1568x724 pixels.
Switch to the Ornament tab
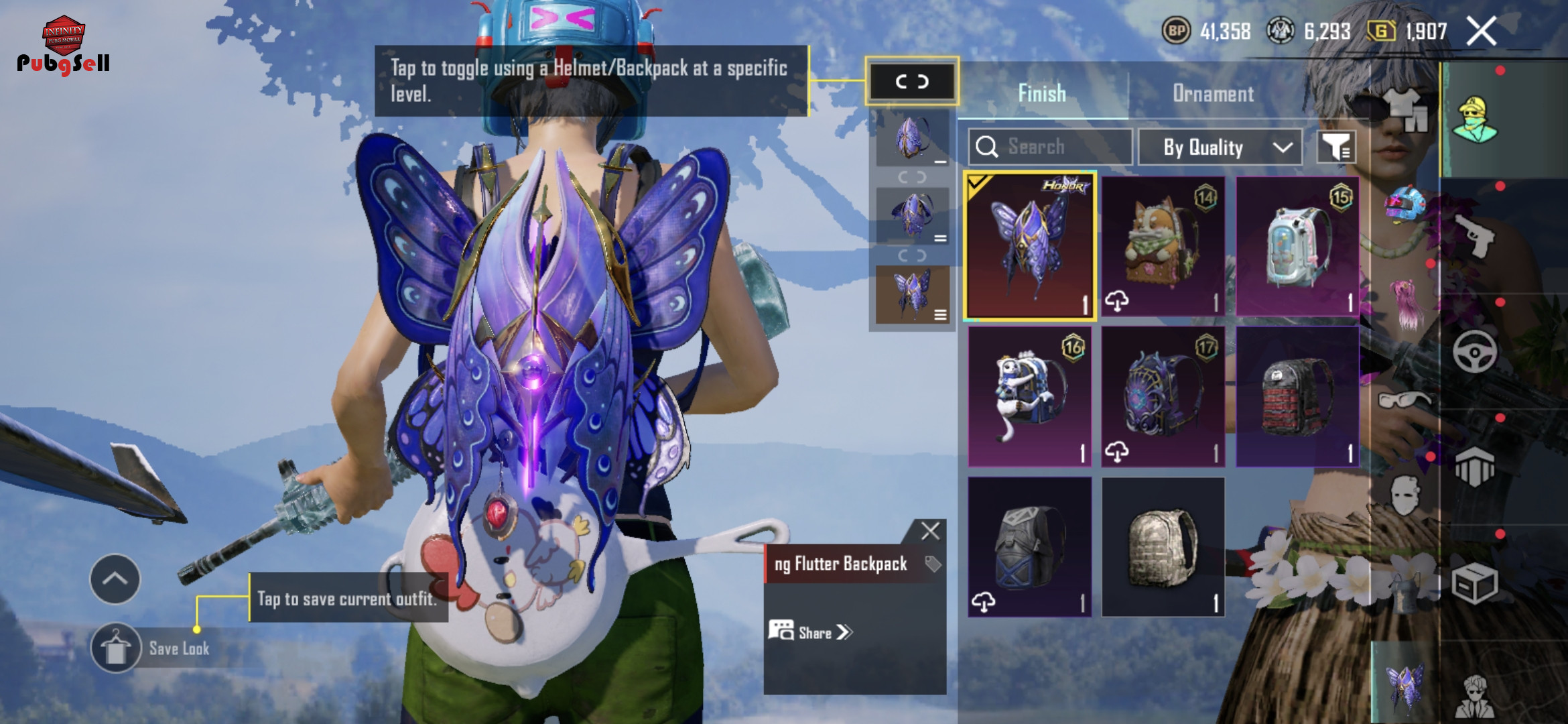pyautogui.click(x=1213, y=94)
